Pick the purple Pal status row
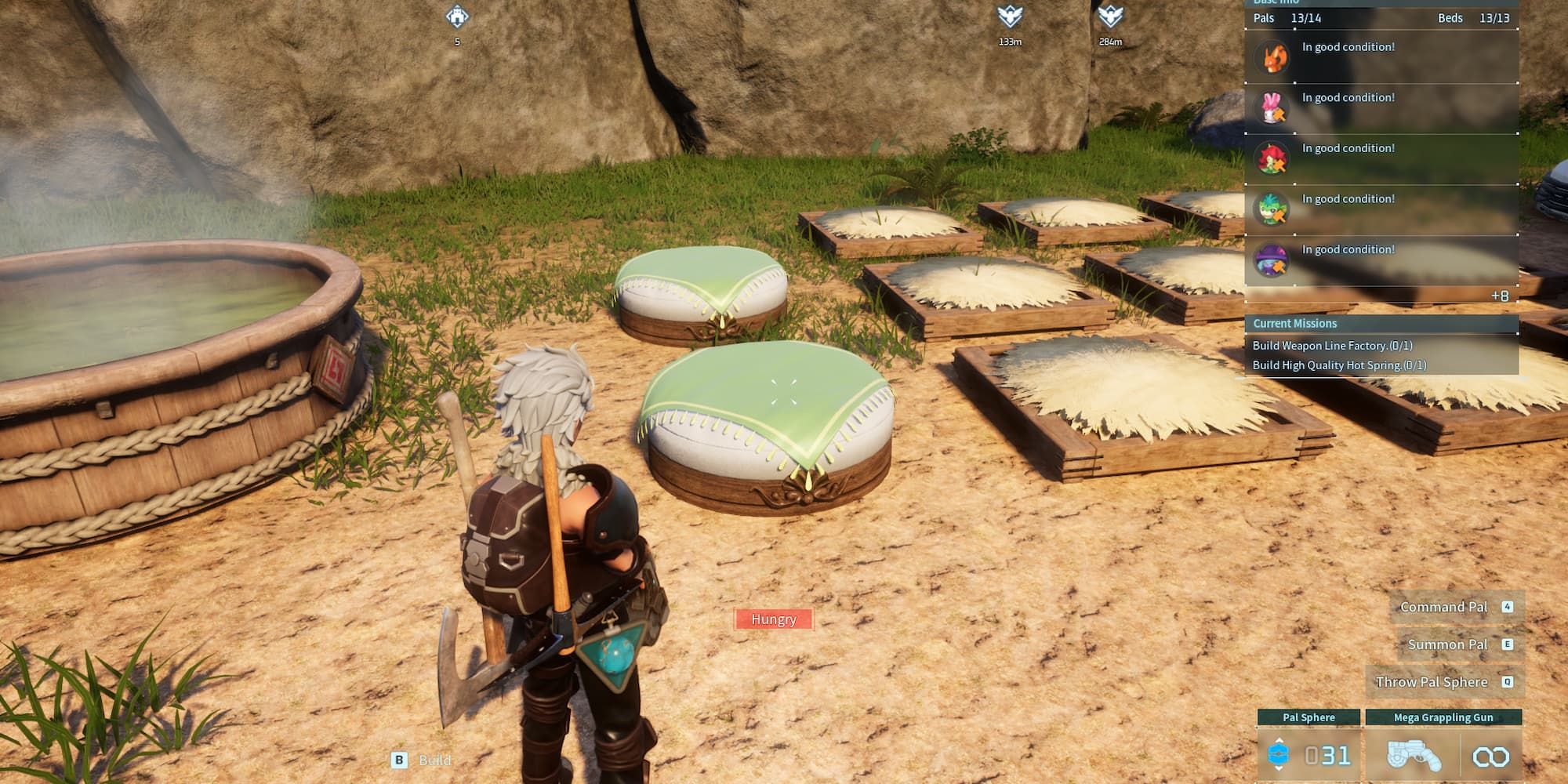The width and height of the screenshot is (1568, 784). (x=1381, y=260)
